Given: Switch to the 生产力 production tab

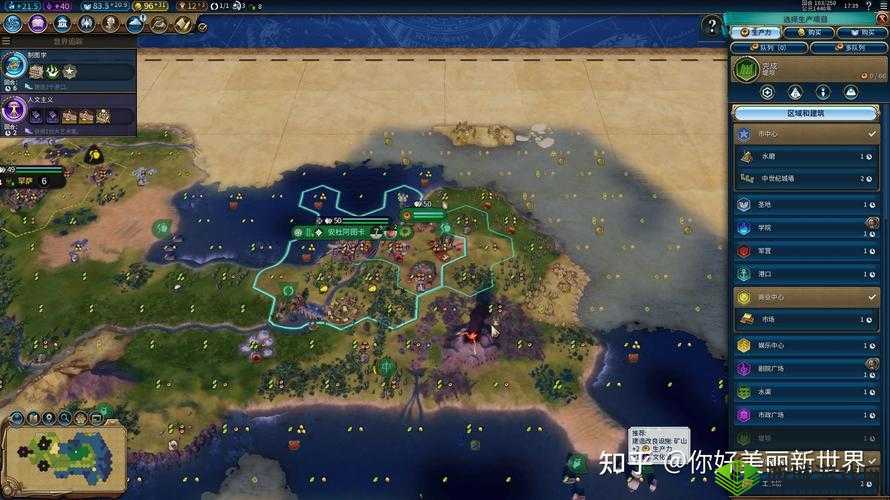Looking at the screenshot, I should pyautogui.click(x=756, y=32).
